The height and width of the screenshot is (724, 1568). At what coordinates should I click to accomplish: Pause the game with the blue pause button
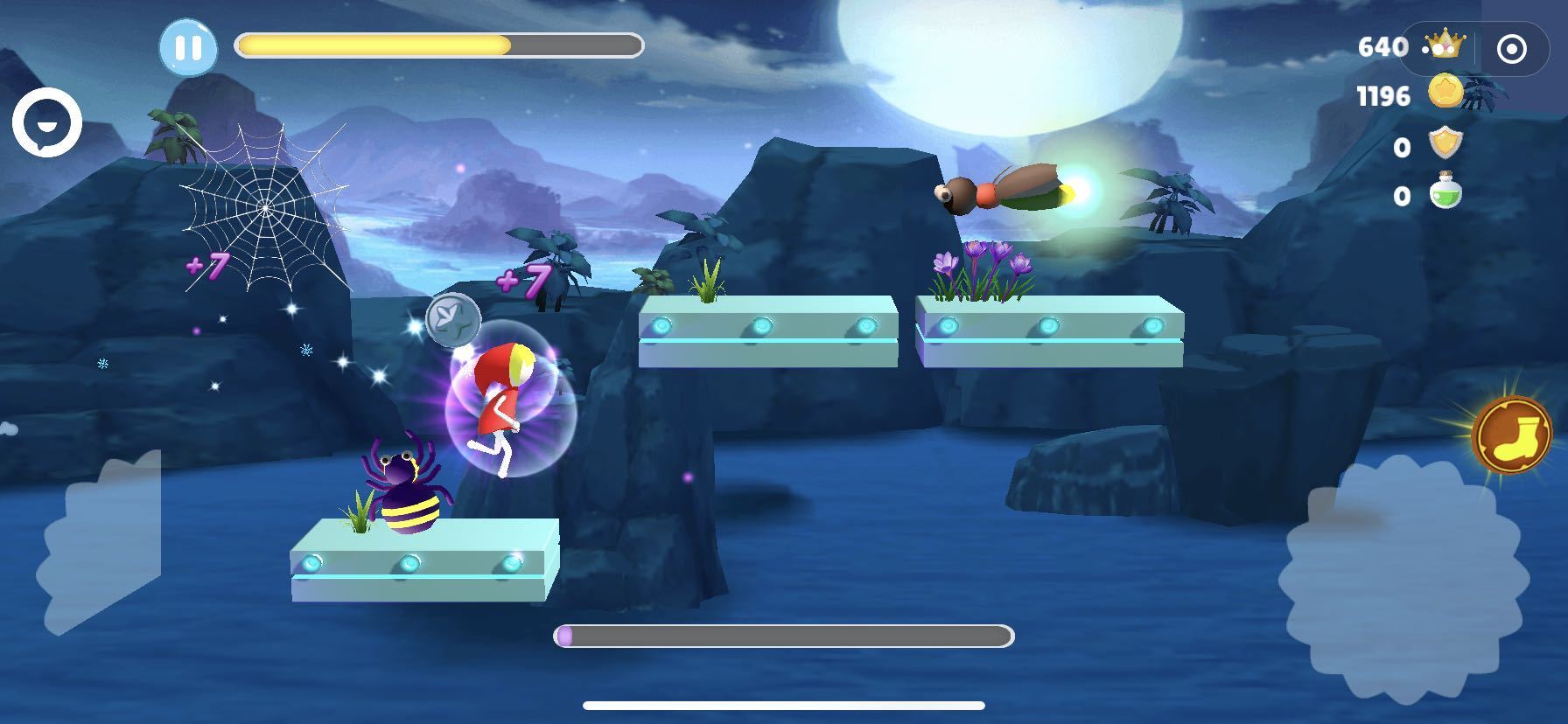coord(188,47)
